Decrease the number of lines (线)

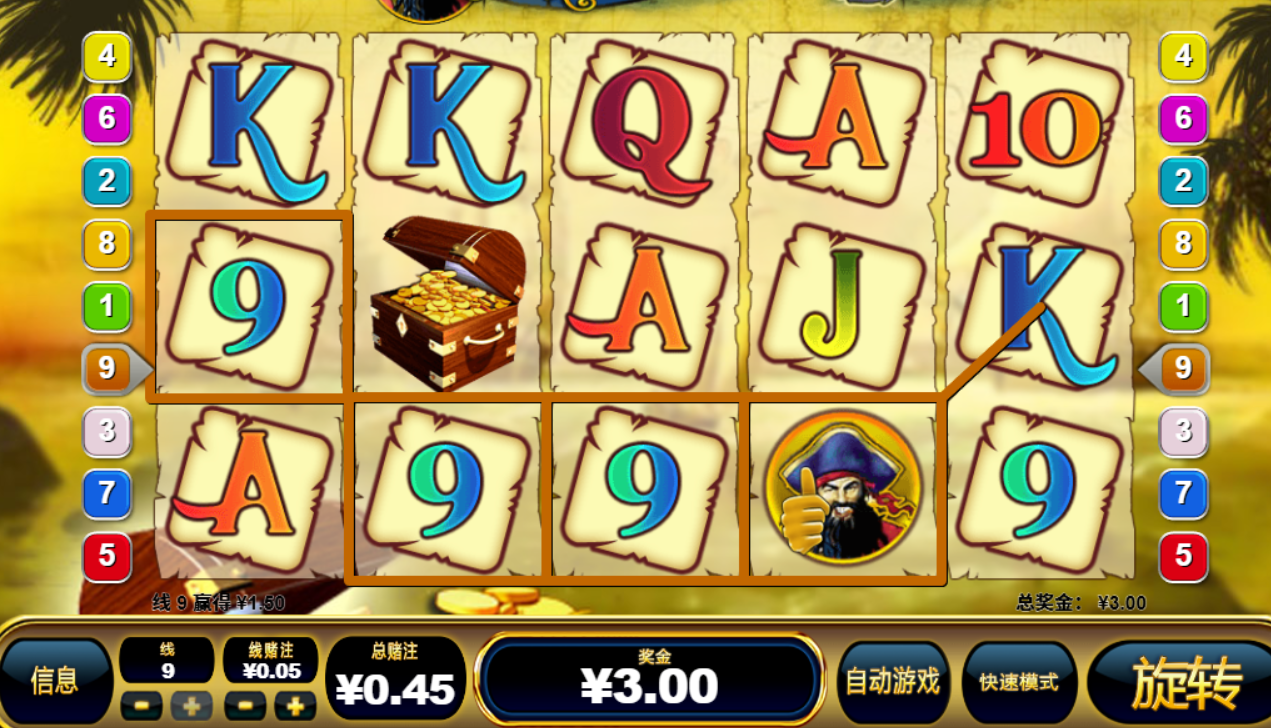[141, 706]
